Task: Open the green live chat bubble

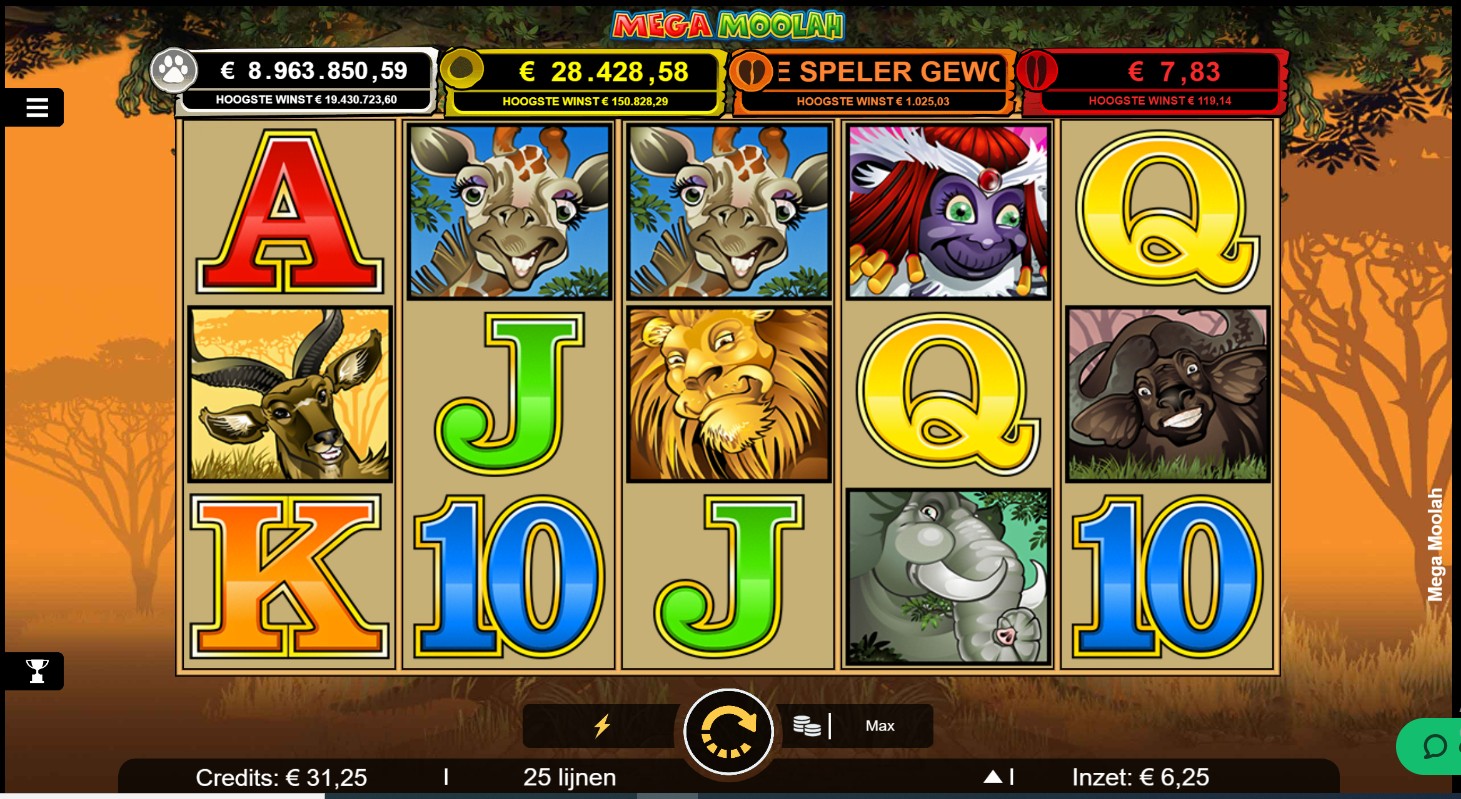Action: (x=1434, y=747)
